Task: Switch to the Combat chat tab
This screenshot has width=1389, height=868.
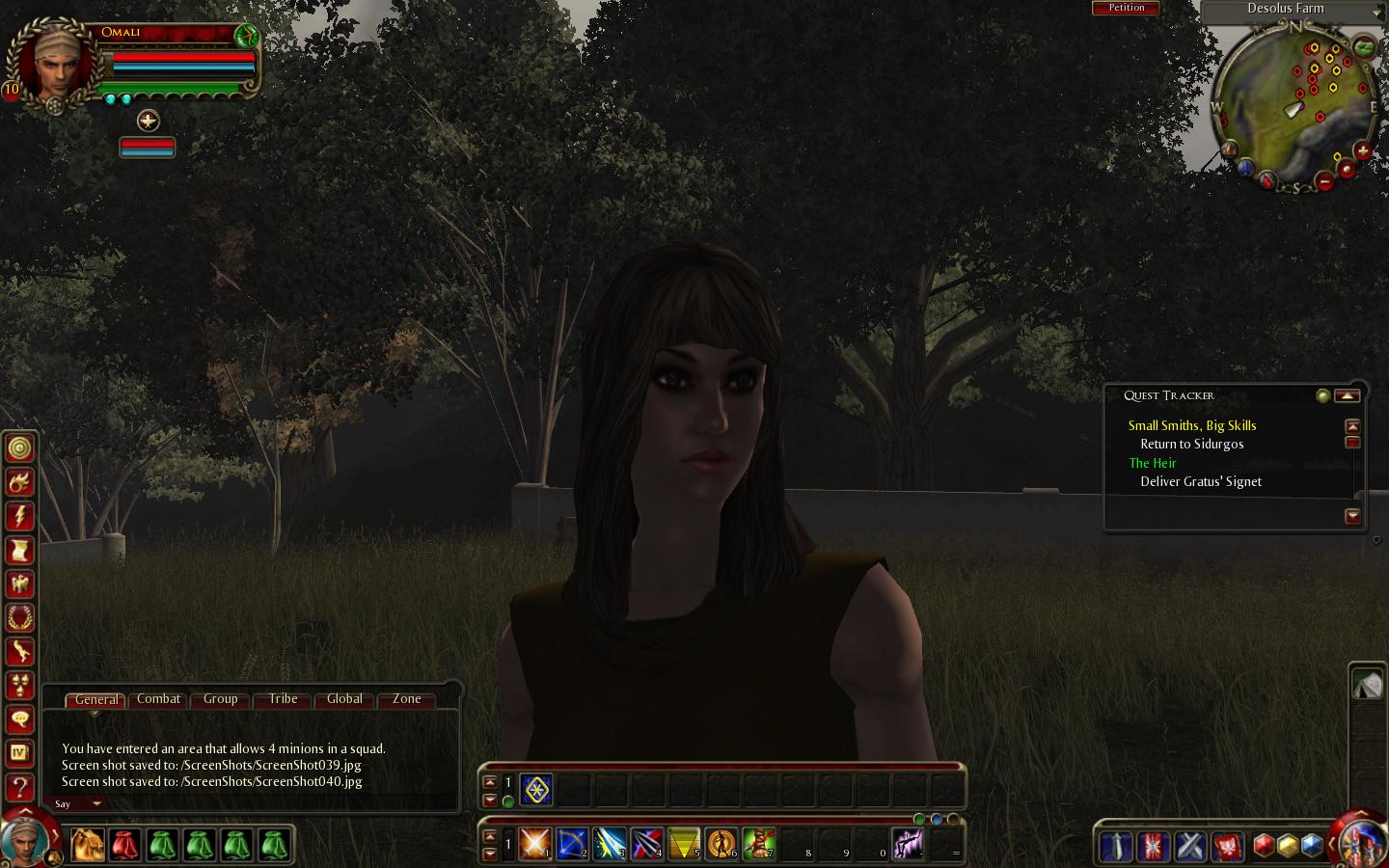Action: click(x=158, y=699)
